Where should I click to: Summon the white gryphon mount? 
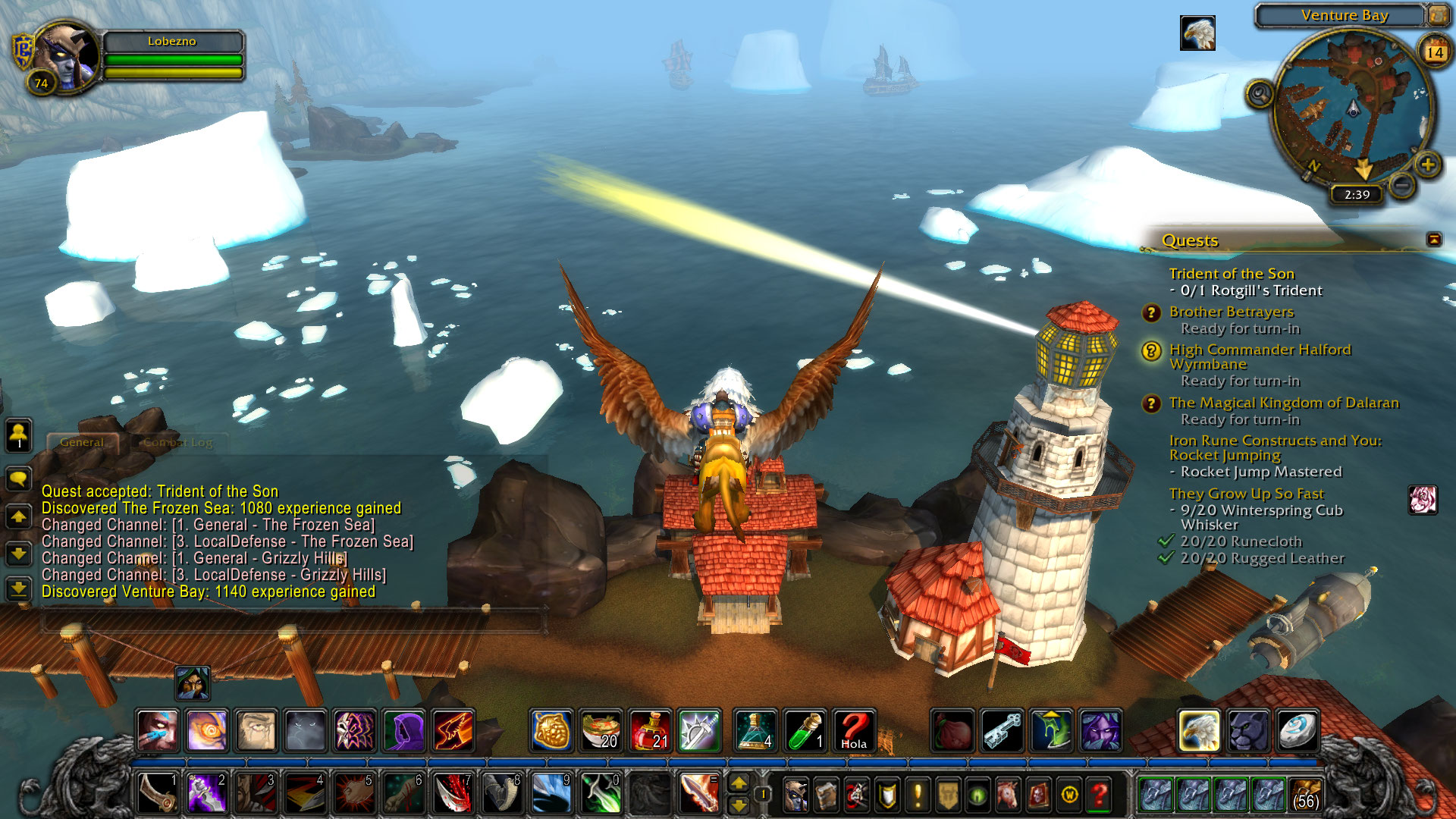coord(1198,730)
